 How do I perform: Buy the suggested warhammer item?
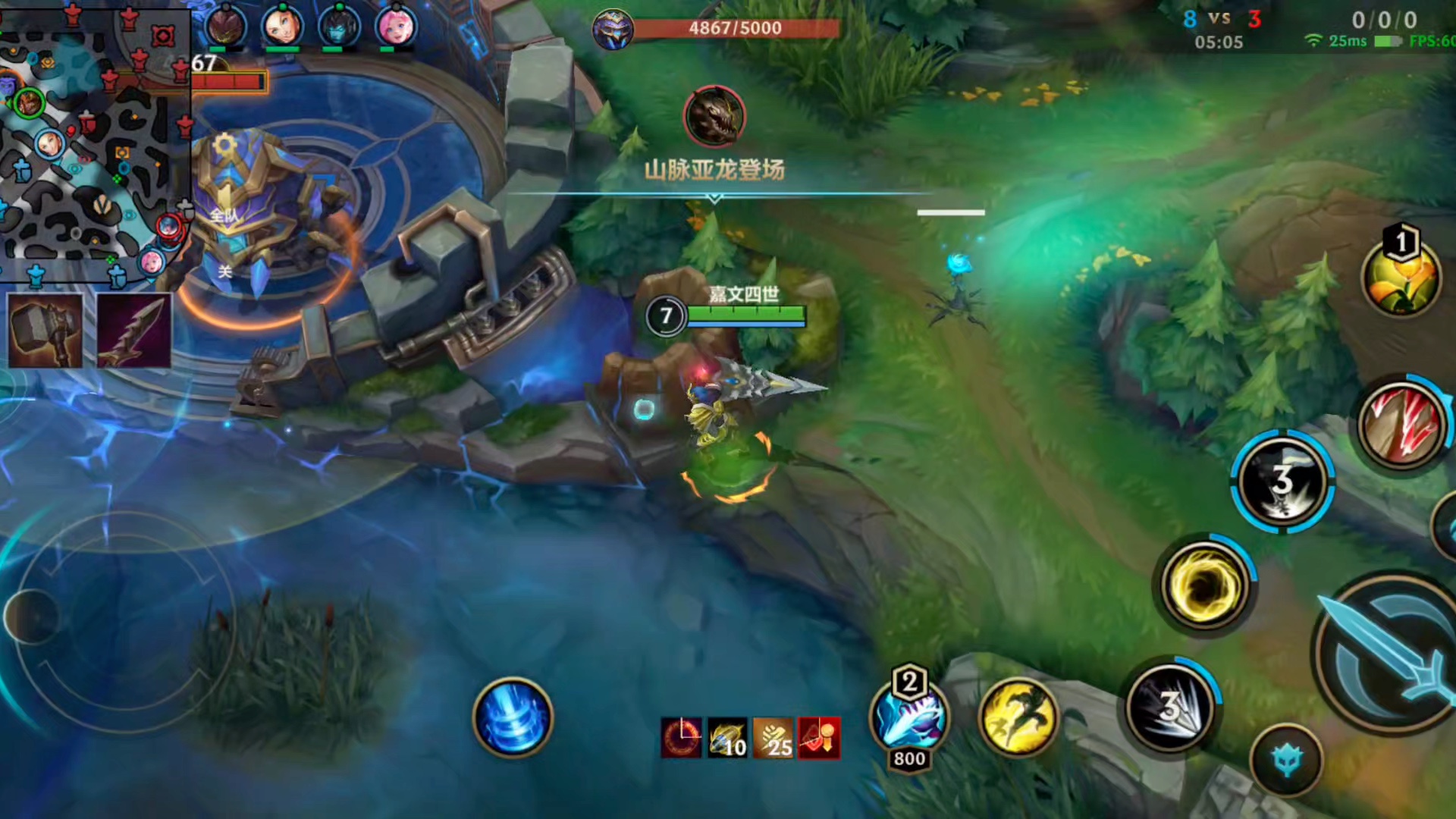pos(45,331)
